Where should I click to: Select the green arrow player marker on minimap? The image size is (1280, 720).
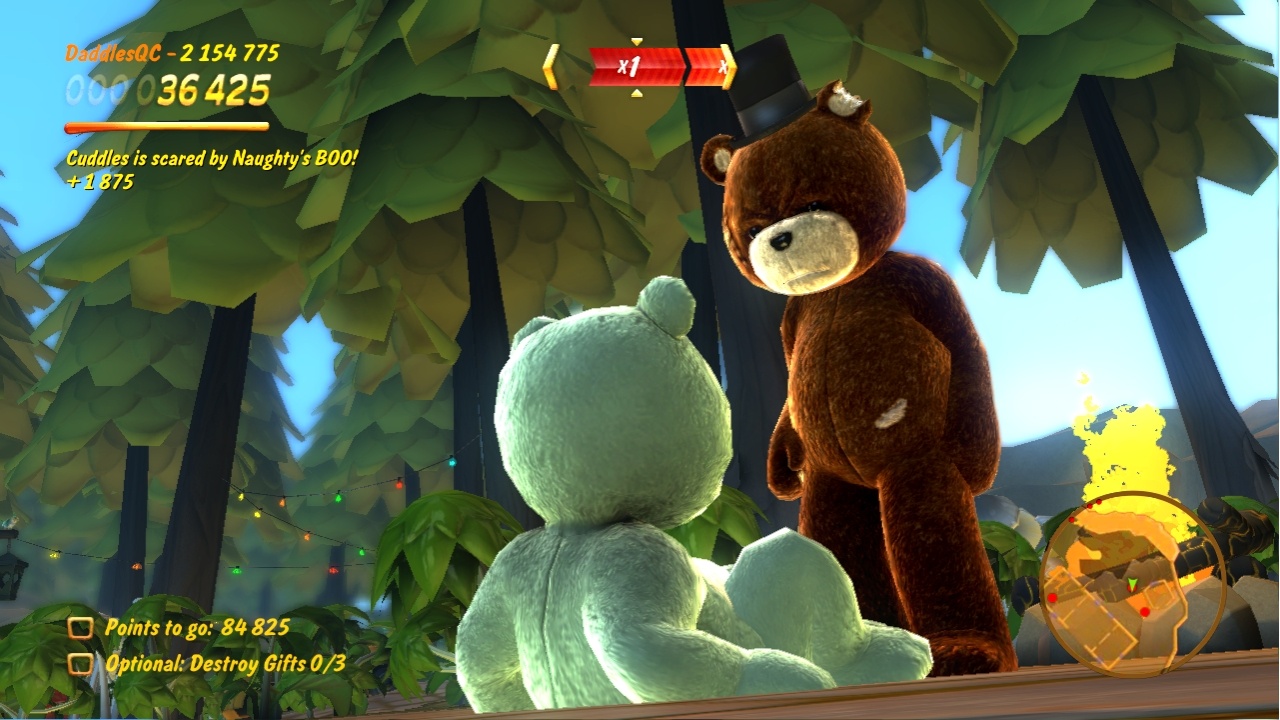pyautogui.click(x=1132, y=585)
